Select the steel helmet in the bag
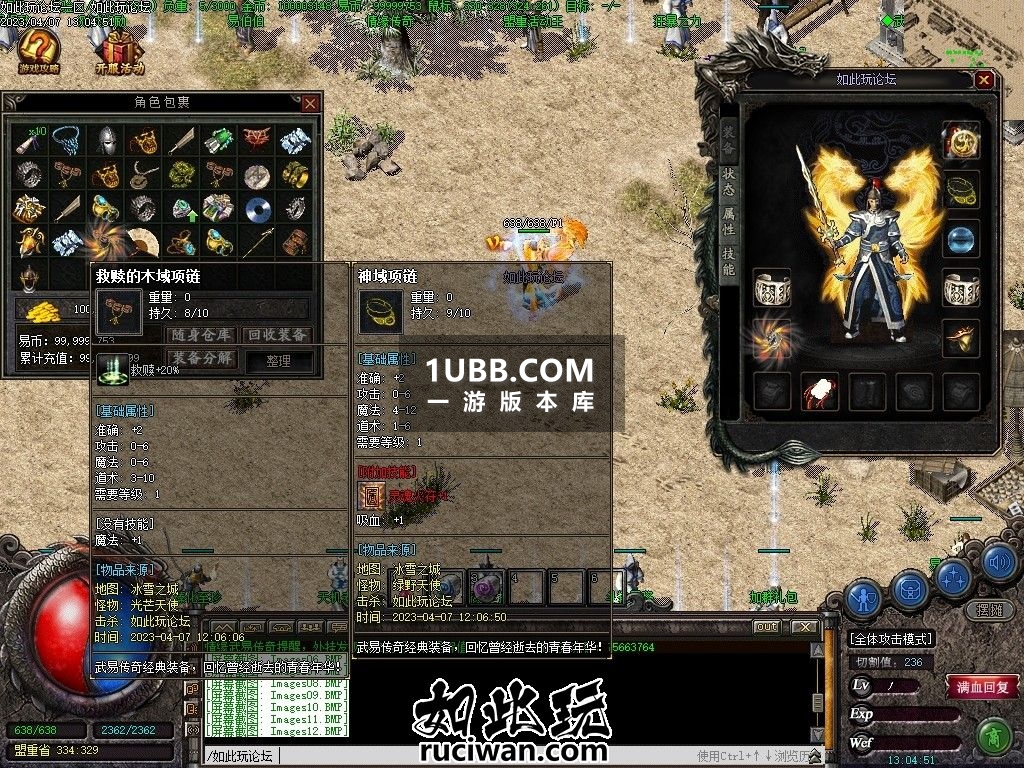Image resolution: width=1024 pixels, height=768 pixels. (107, 139)
